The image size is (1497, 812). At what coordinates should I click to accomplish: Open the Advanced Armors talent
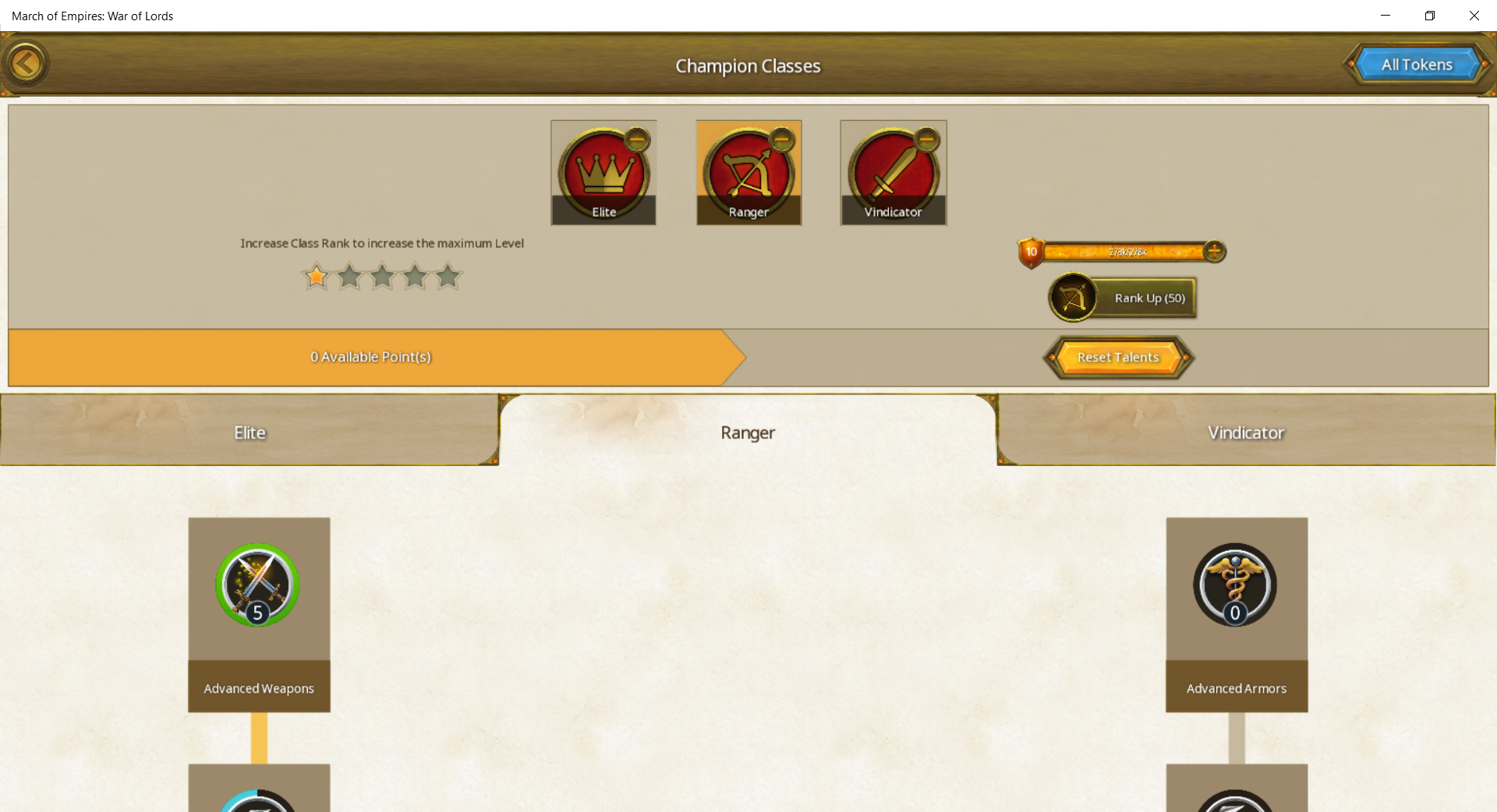point(1235,586)
